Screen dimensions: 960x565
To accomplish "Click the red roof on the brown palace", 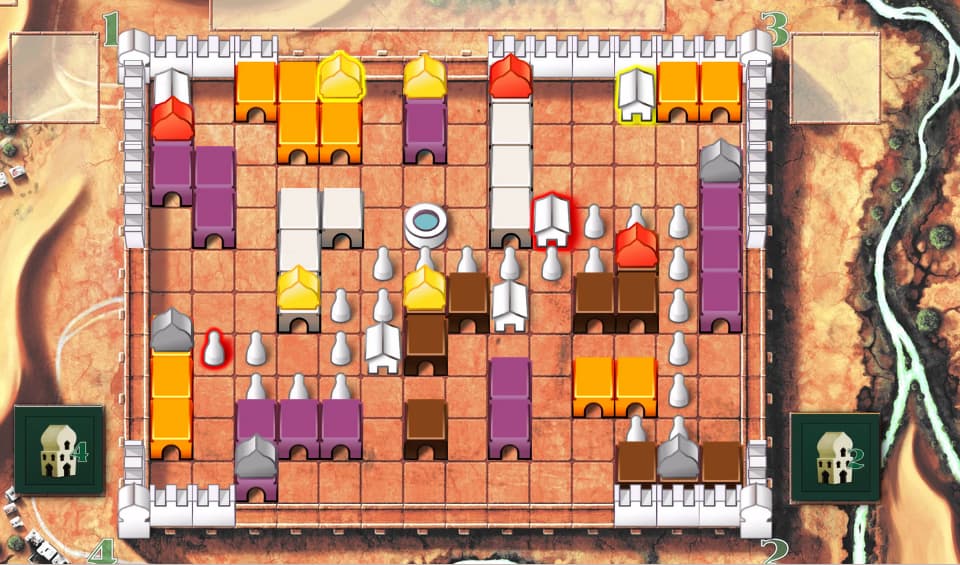I will [x=636, y=246].
